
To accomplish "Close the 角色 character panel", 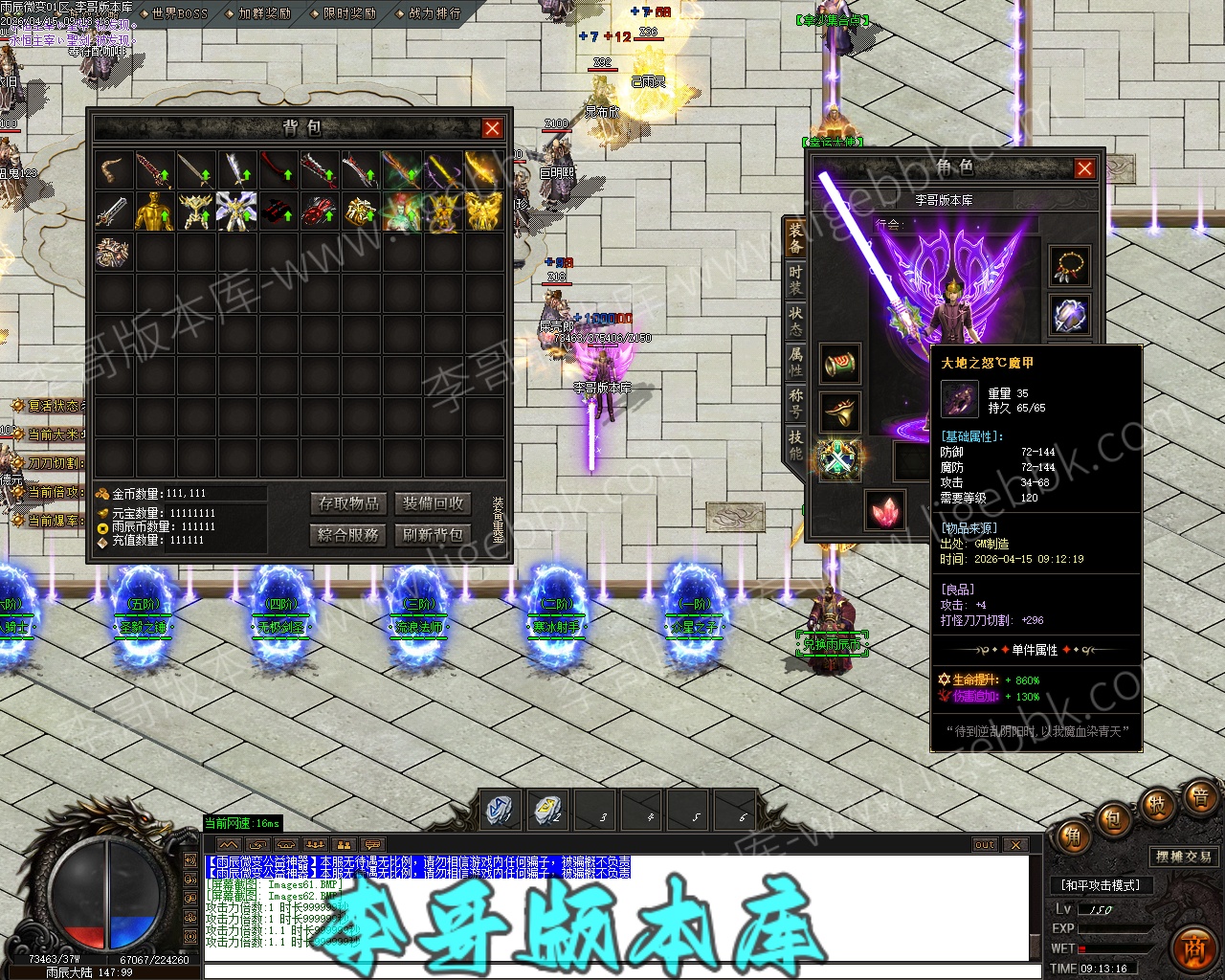I will pyautogui.click(x=1084, y=168).
